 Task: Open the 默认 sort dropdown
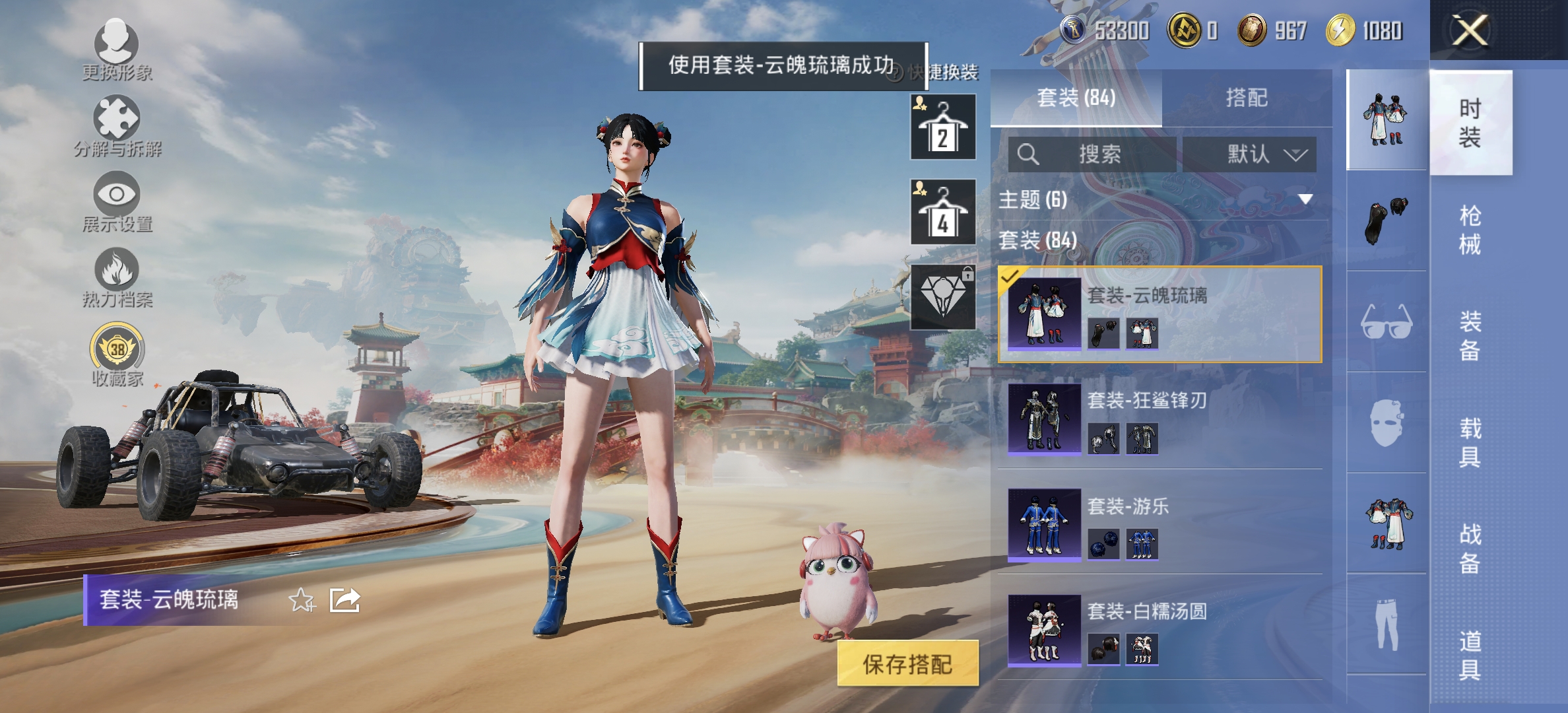click(1251, 154)
